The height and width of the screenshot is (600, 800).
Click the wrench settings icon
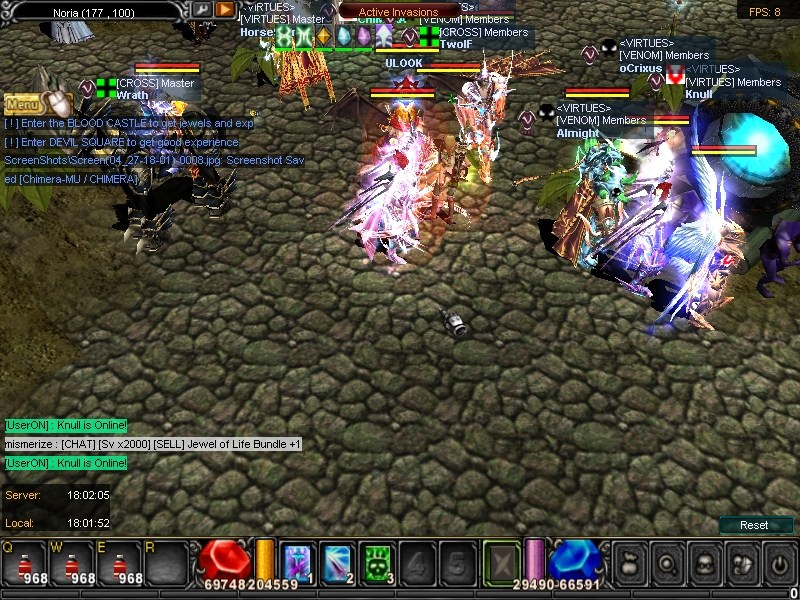pyautogui.click(x=202, y=9)
